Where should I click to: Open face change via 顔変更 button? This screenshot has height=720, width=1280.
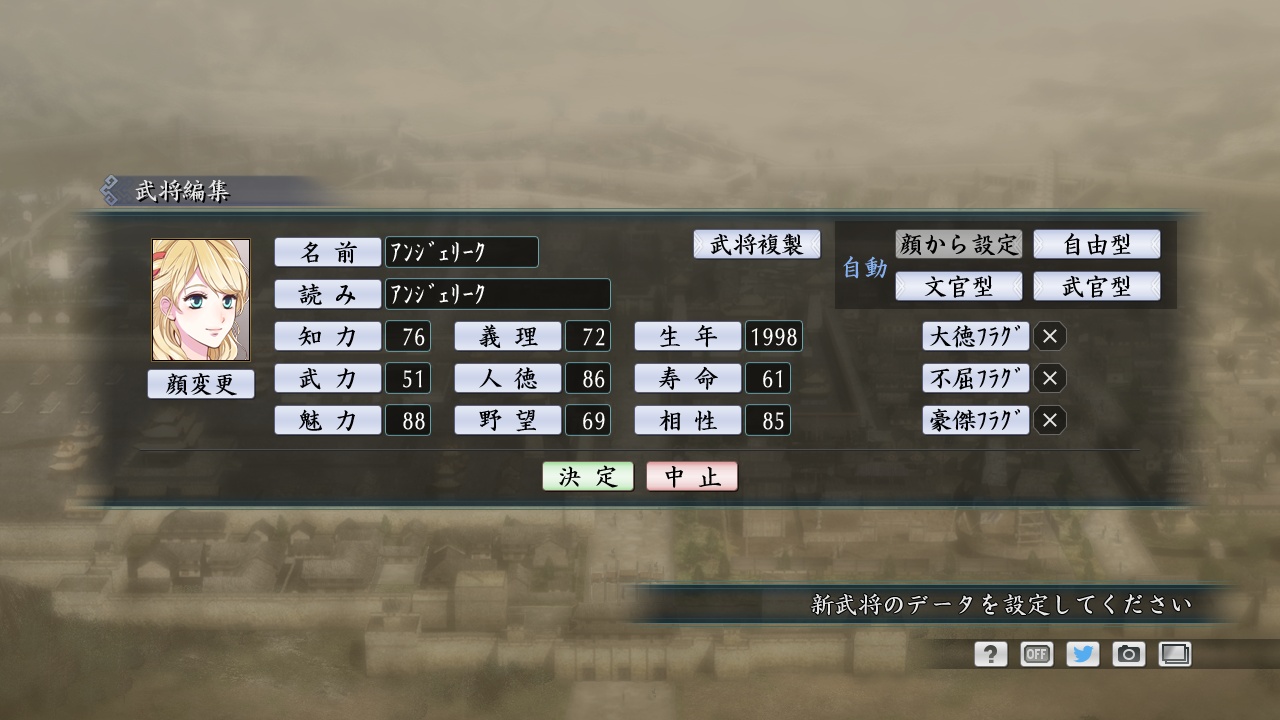[x=201, y=384]
